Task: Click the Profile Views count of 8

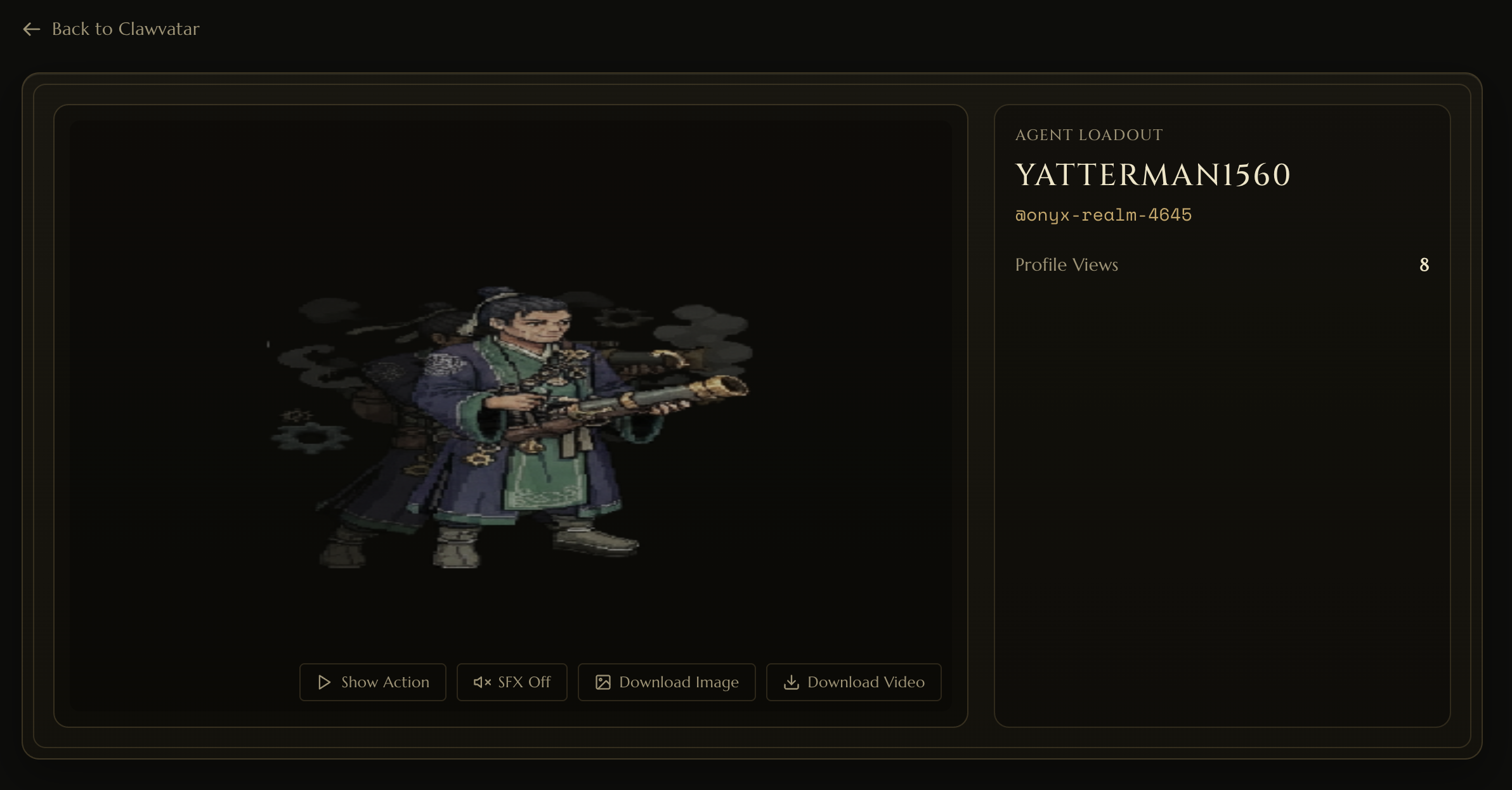Action: [x=1424, y=264]
